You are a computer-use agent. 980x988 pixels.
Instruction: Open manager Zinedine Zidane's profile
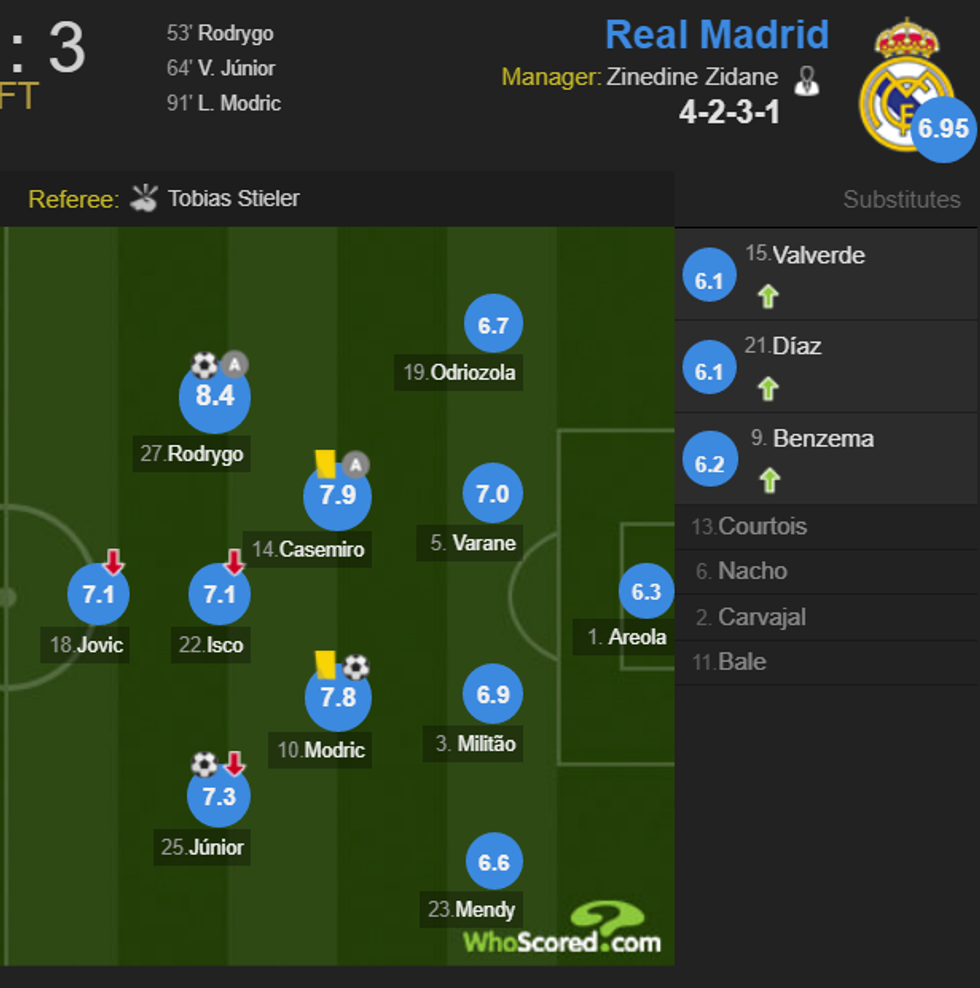(691, 77)
